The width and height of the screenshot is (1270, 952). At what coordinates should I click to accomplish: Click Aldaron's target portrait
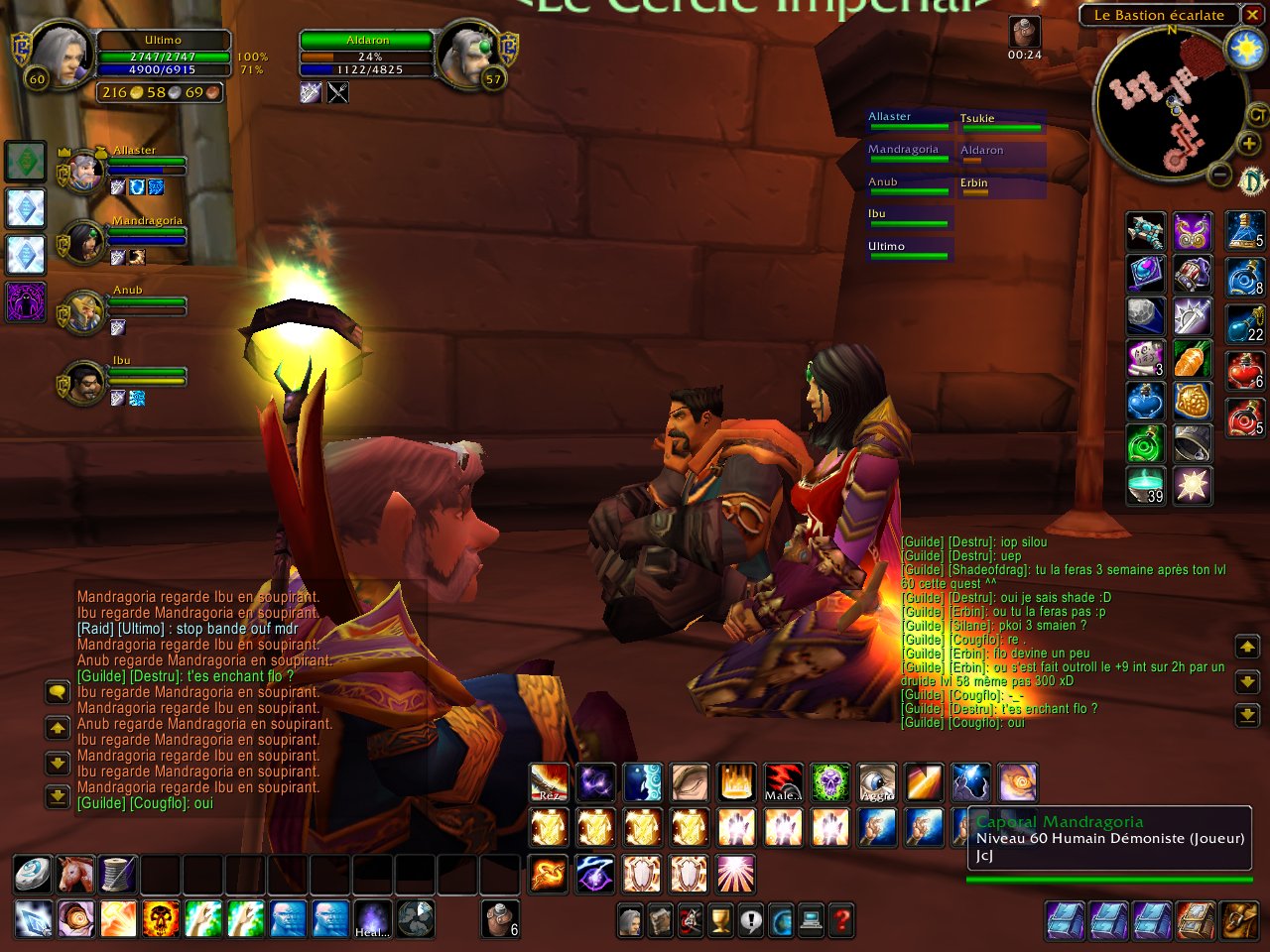tap(465, 56)
